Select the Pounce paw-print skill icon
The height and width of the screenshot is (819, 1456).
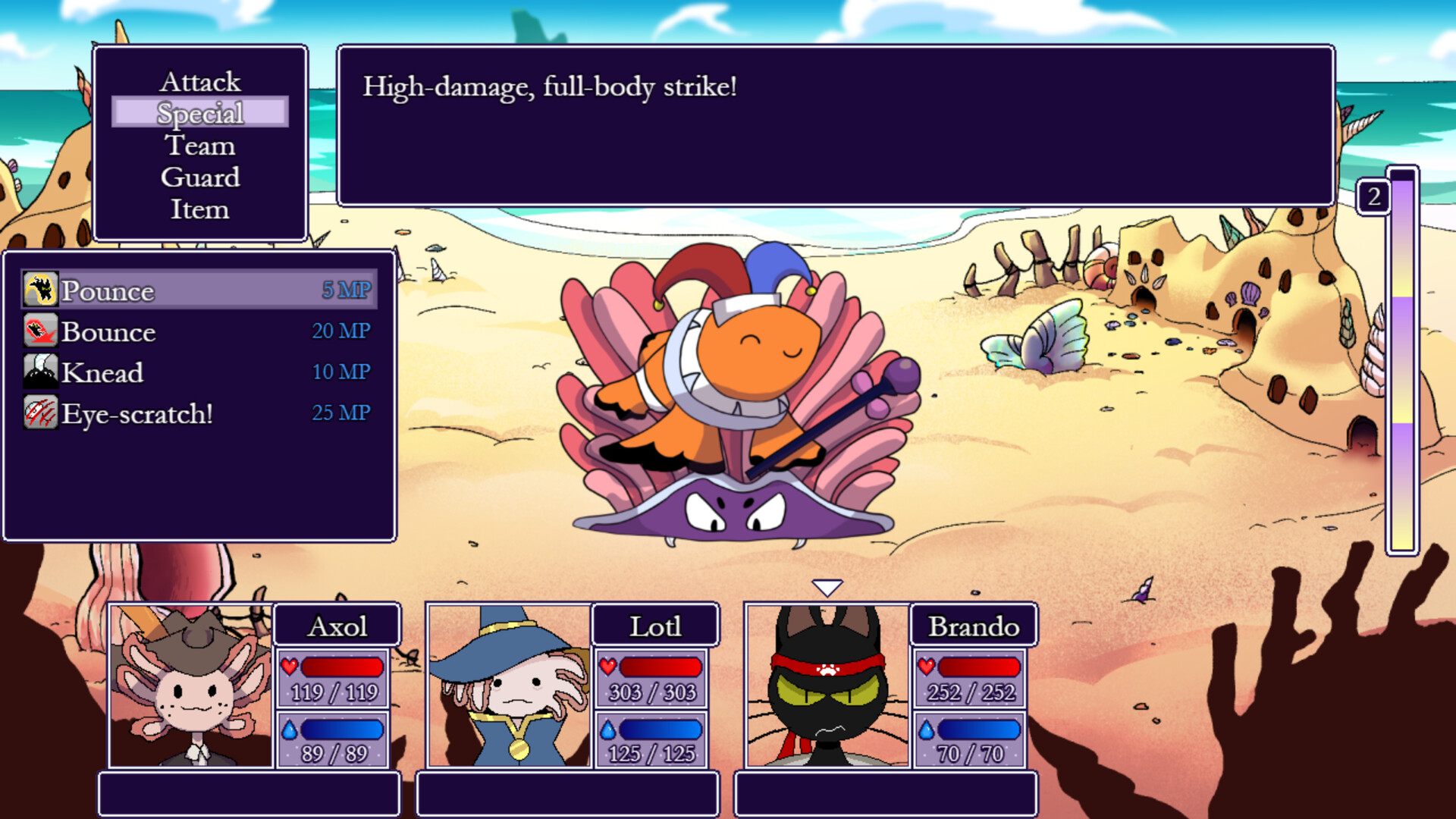pos(39,290)
